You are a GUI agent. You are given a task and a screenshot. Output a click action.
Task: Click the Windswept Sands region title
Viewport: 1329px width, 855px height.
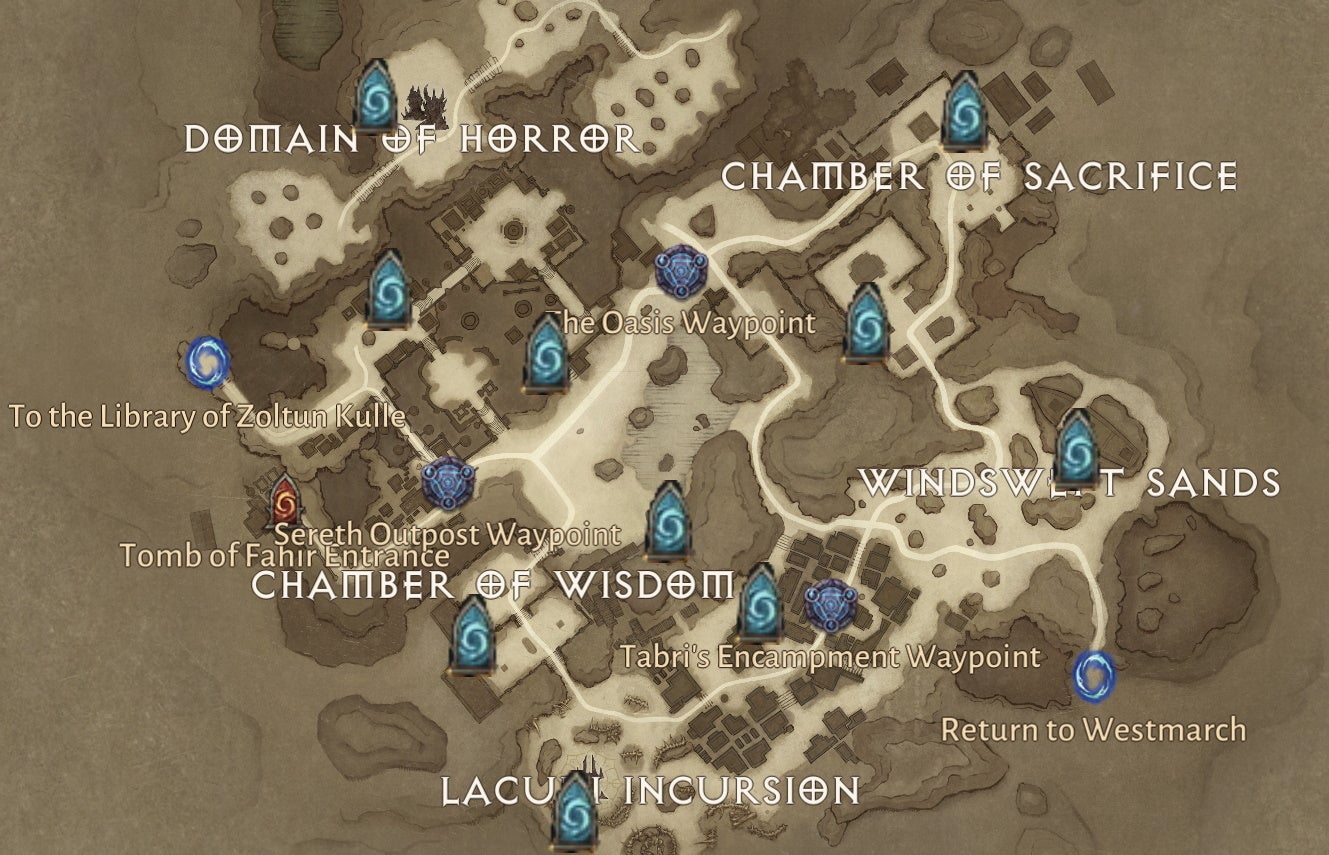(1073, 483)
